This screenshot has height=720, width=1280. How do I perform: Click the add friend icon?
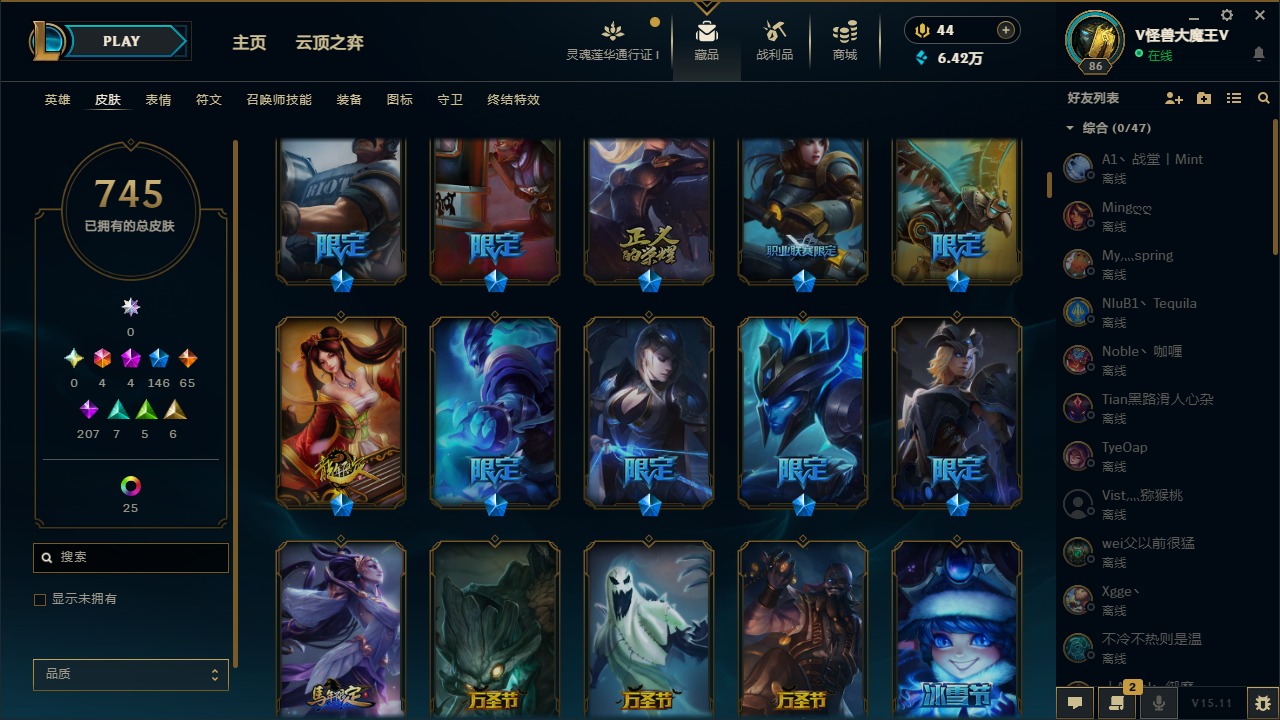pos(1174,97)
